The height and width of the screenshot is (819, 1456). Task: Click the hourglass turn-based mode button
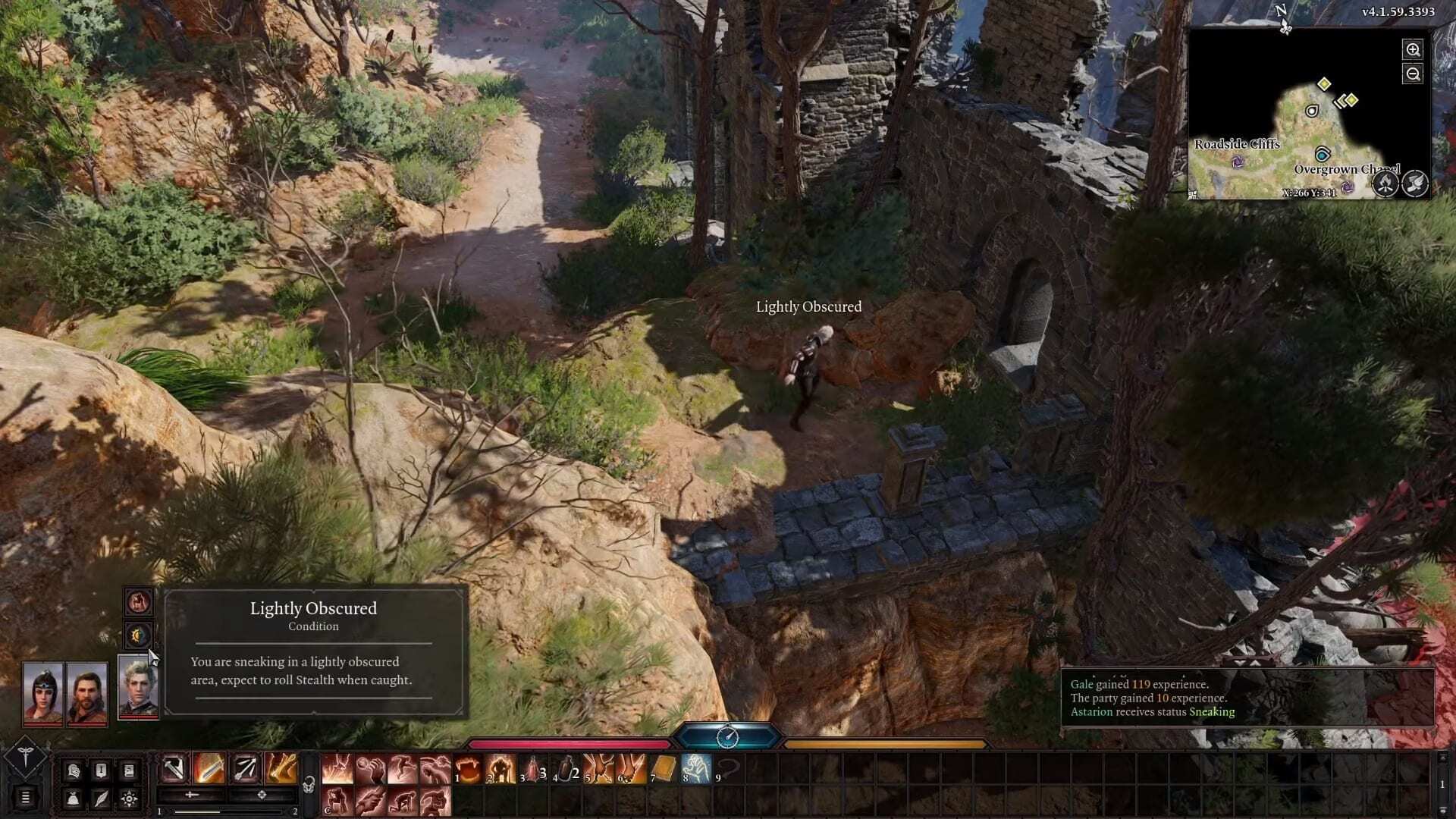click(727, 736)
